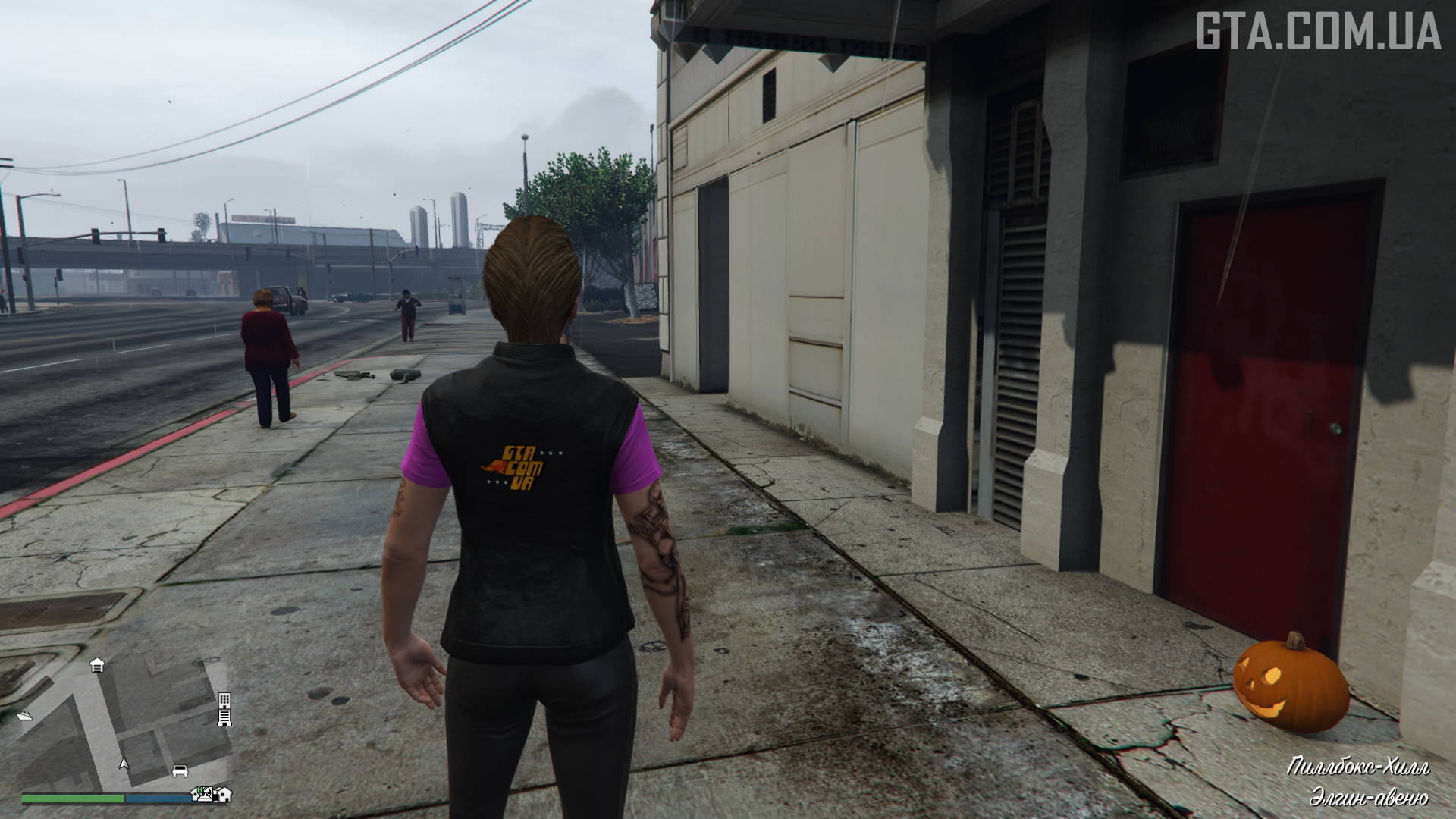1456x819 pixels.
Task: Click the house marker at the minimap corner
Action: coord(224,794)
